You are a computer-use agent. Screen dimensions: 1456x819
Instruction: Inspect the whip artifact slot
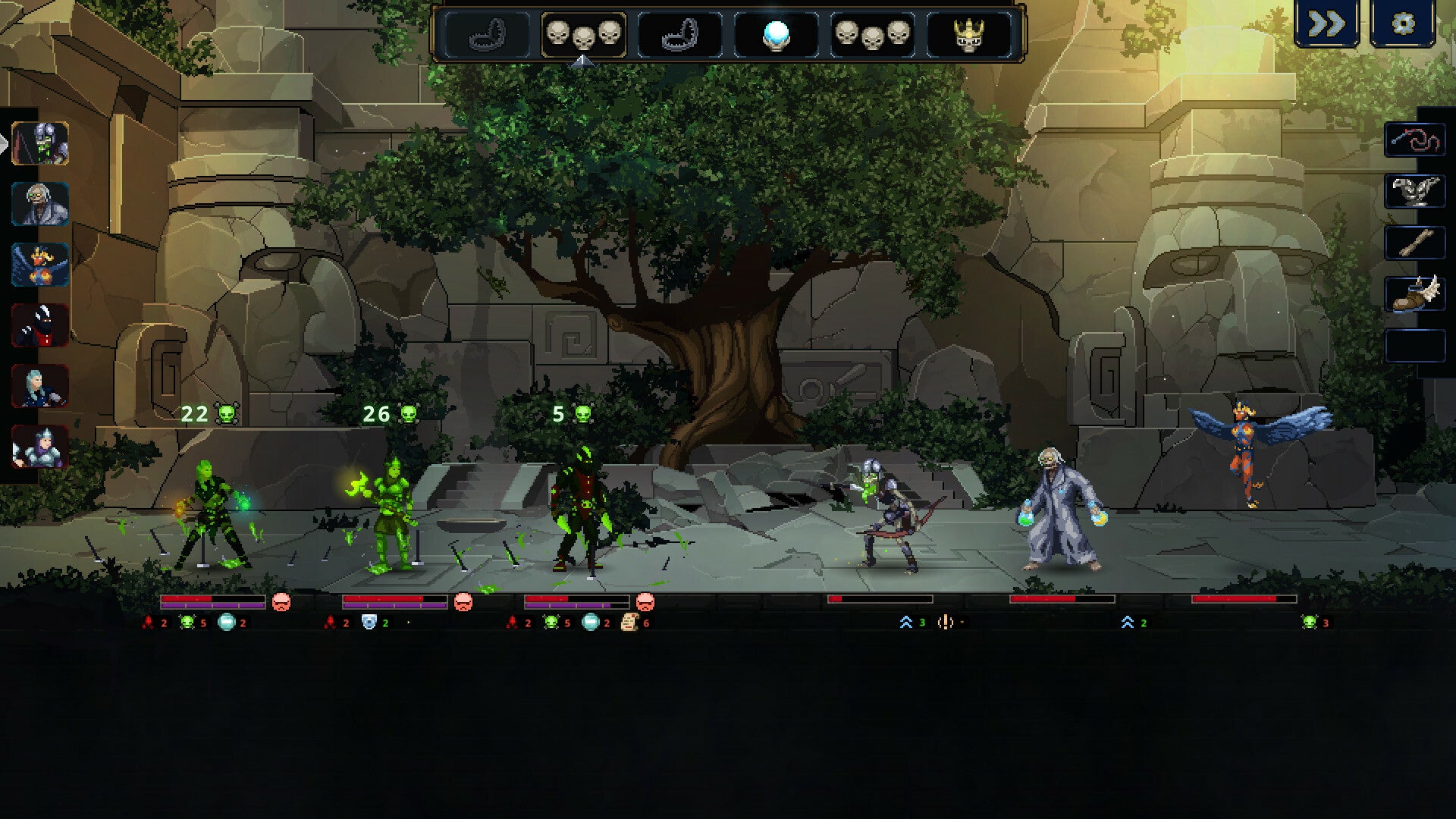[x=1415, y=140]
